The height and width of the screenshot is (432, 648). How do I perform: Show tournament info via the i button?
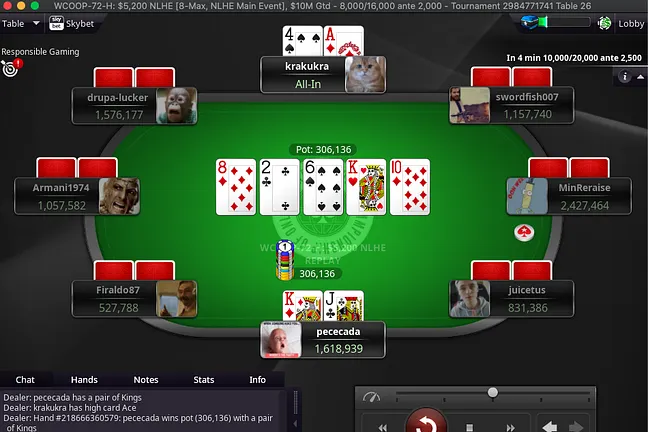tap(627, 76)
